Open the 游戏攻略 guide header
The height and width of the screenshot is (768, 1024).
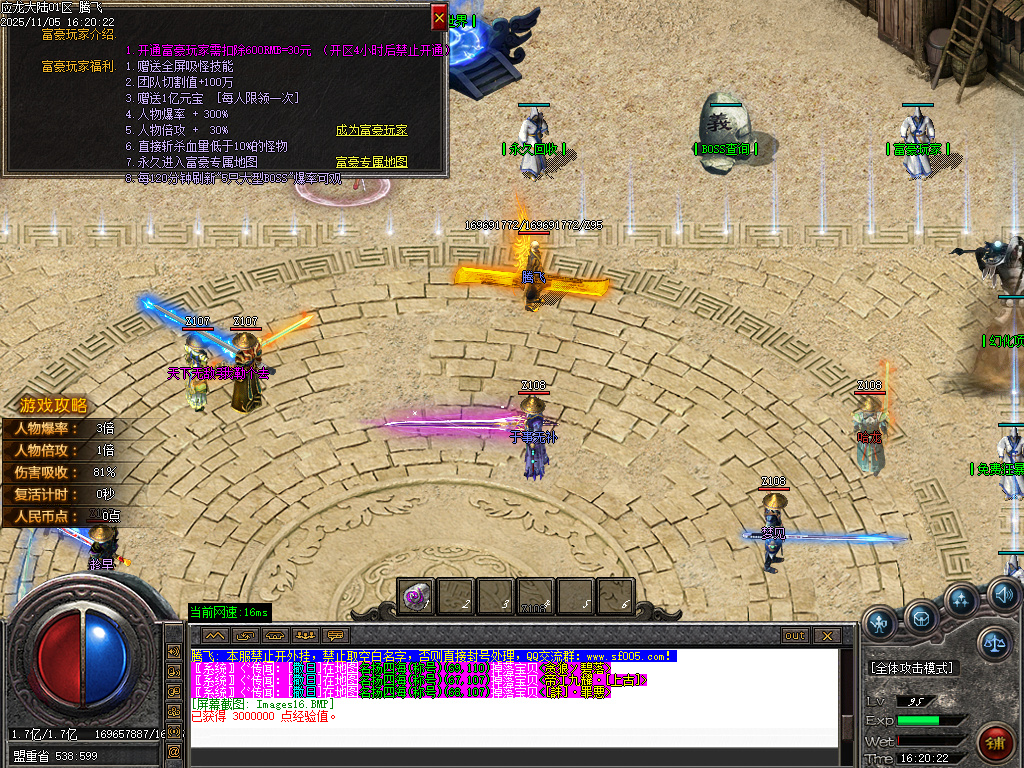[54, 406]
